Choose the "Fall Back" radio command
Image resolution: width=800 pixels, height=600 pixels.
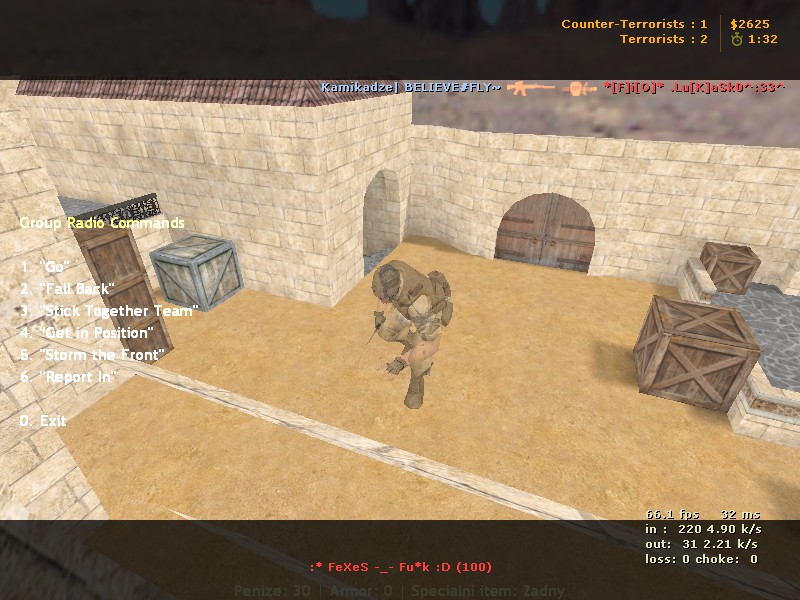point(68,289)
